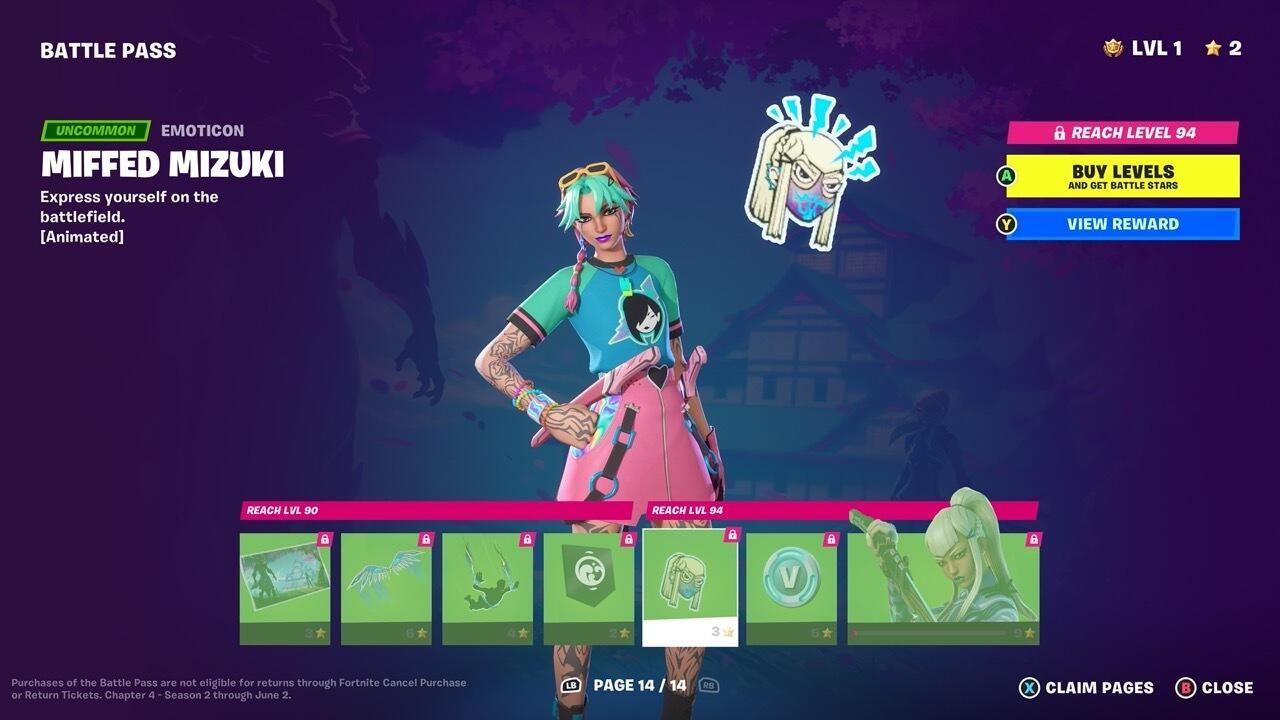The image size is (1280, 720).
Task: Click the Page 14 / 14 indicator
Action: point(640,688)
